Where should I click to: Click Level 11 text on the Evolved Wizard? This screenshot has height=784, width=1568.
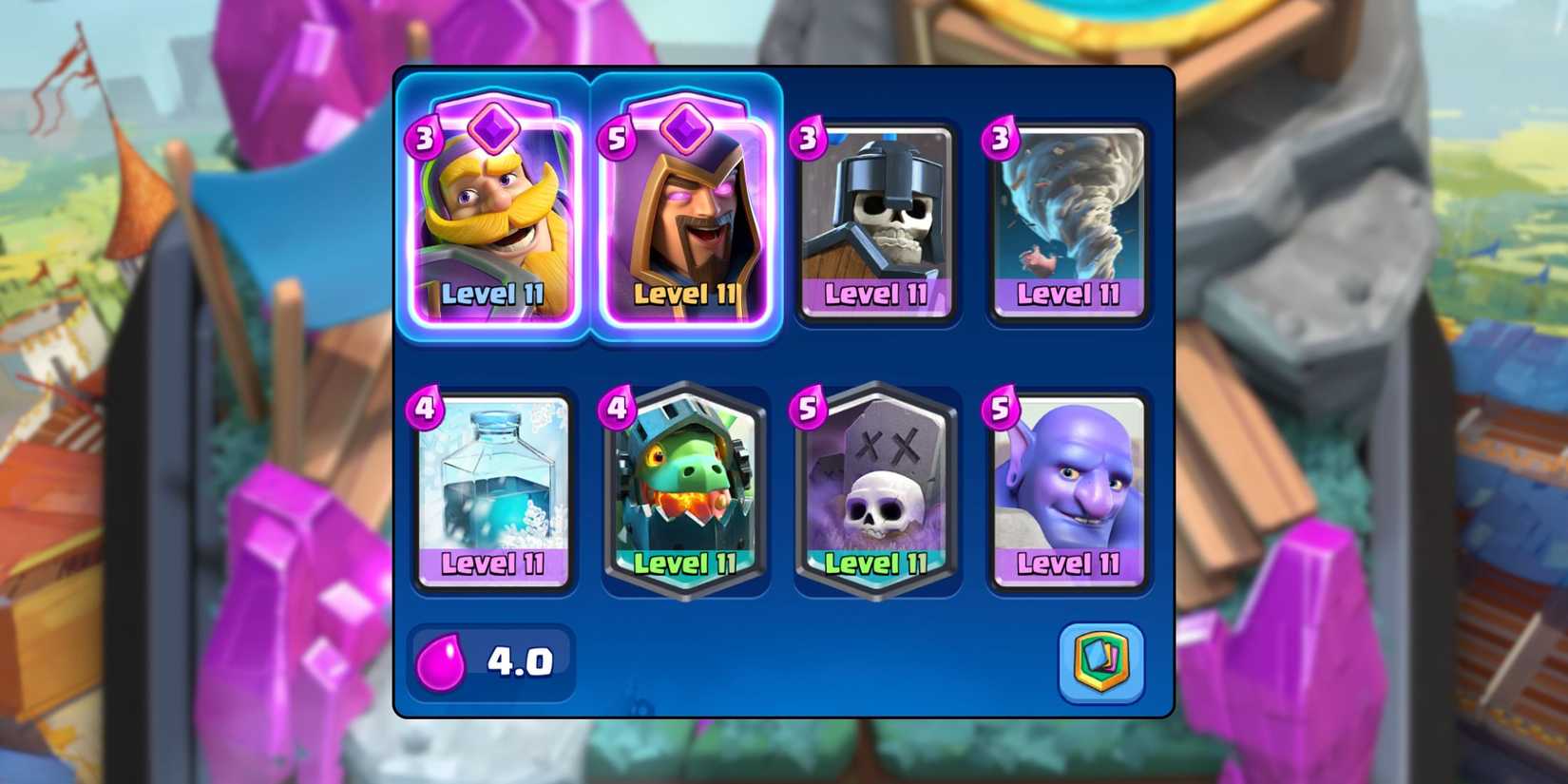point(684,296)
